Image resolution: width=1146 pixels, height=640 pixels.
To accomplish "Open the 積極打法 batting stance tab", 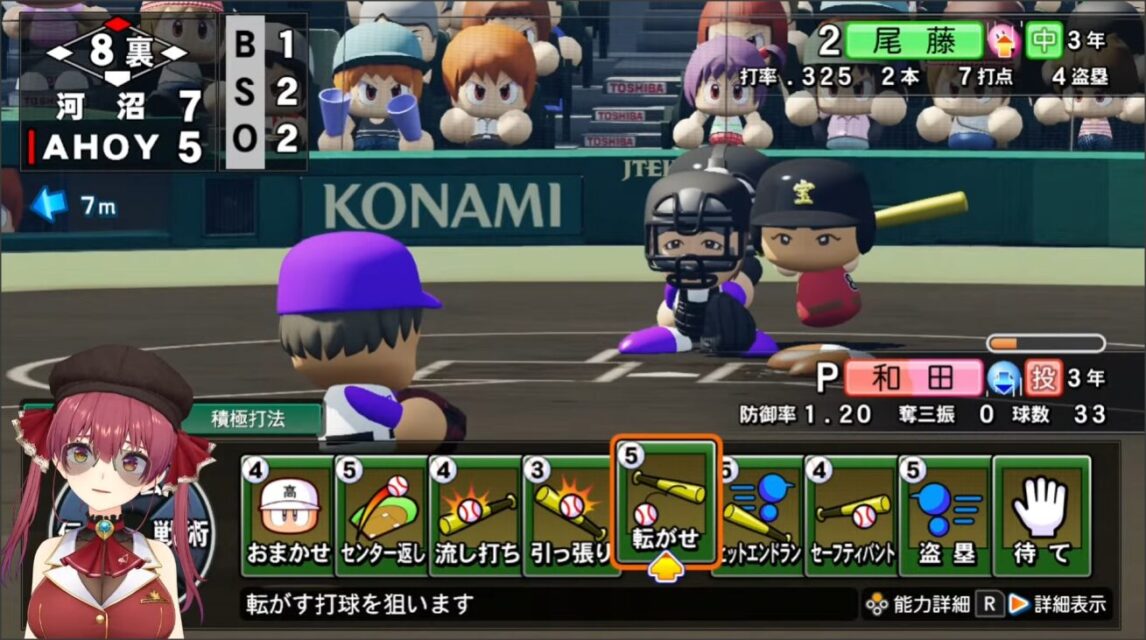I will 248,419.
